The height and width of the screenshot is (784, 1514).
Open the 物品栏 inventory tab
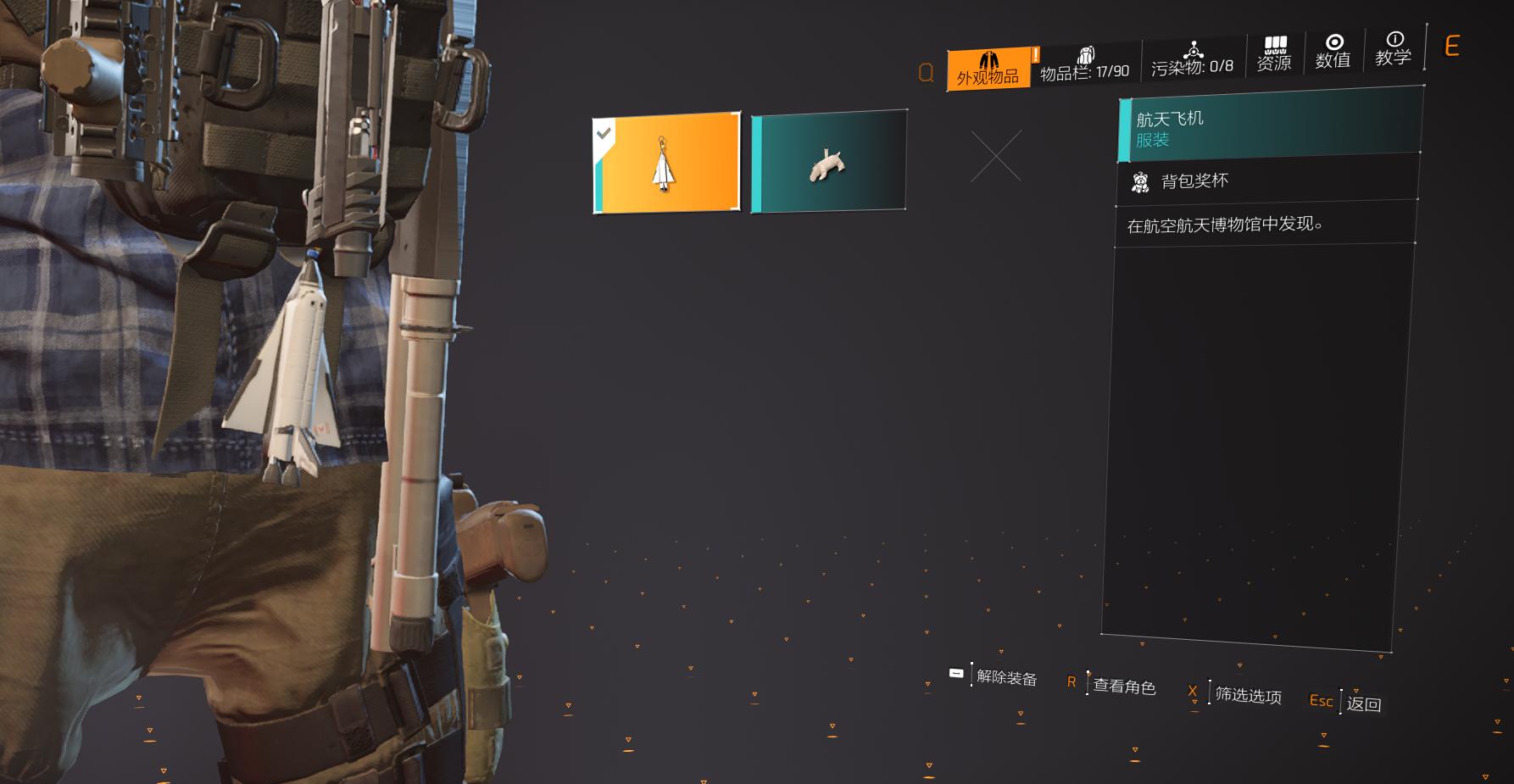coord(1084,65)
